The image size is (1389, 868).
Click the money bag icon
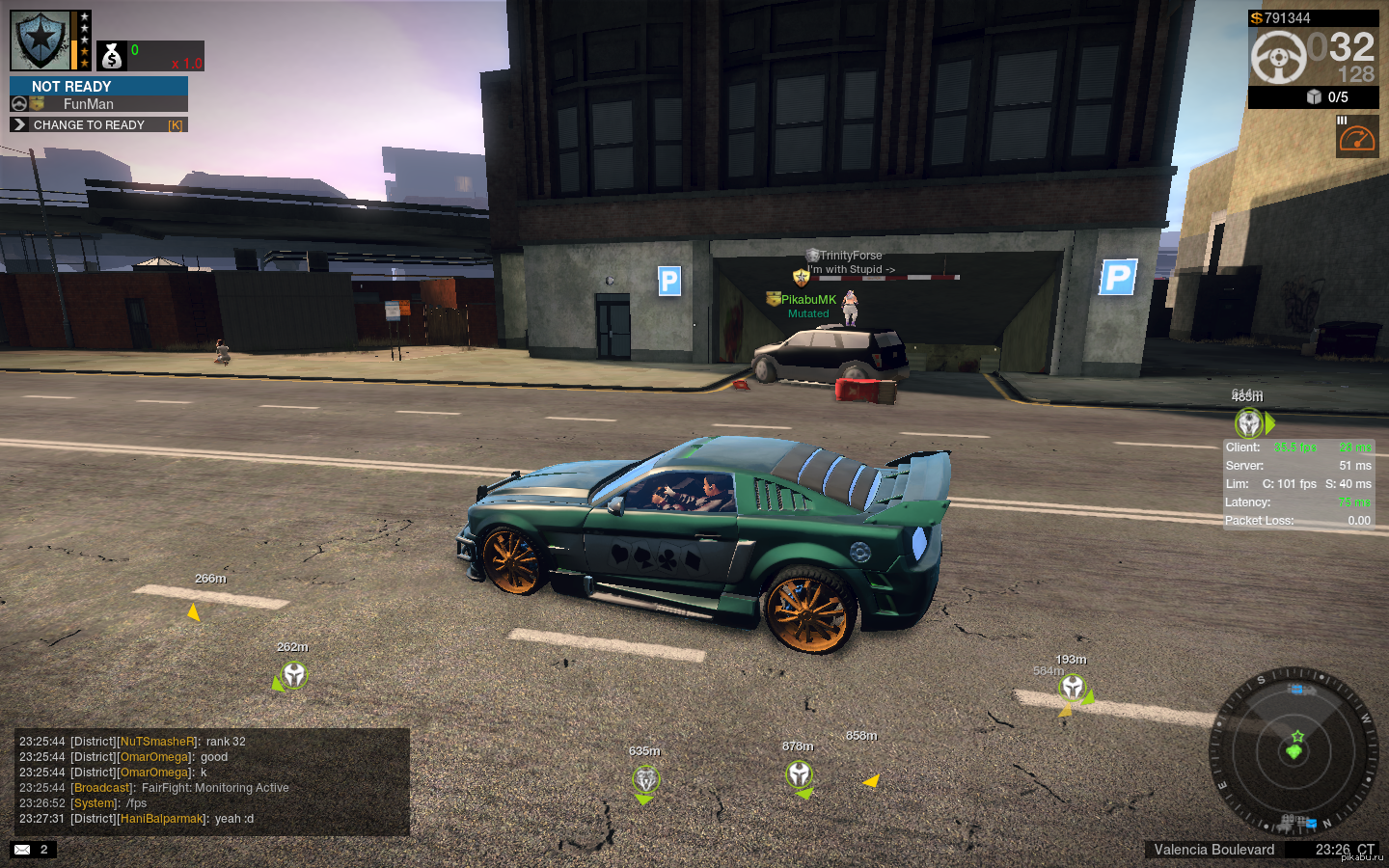(x=112, y=57)
